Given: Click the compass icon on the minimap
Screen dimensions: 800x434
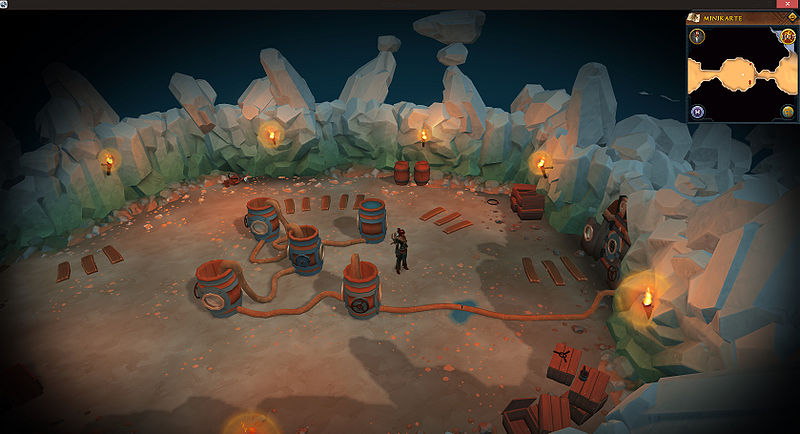Looking at the screenshot, I should click(x=697, y=37).
